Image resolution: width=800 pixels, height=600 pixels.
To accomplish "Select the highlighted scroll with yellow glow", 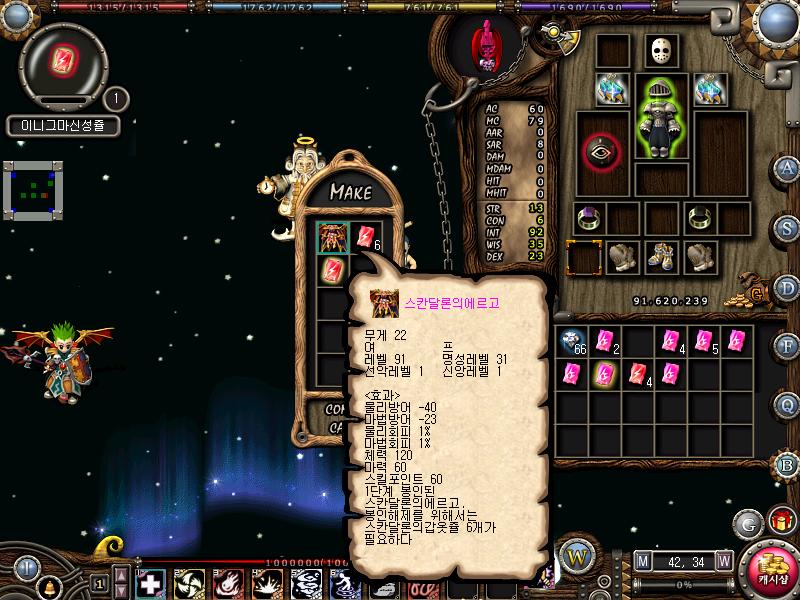I will (603, 375).
